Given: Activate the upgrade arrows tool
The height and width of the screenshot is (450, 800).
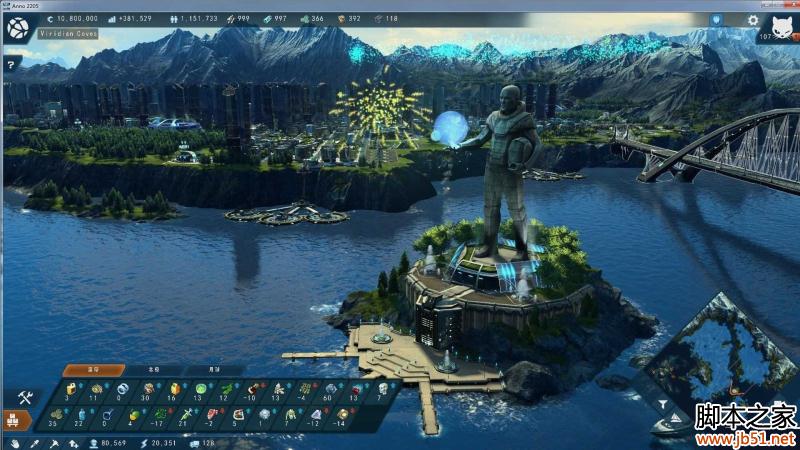Looking at the screenshot, I should coord(73,442).
